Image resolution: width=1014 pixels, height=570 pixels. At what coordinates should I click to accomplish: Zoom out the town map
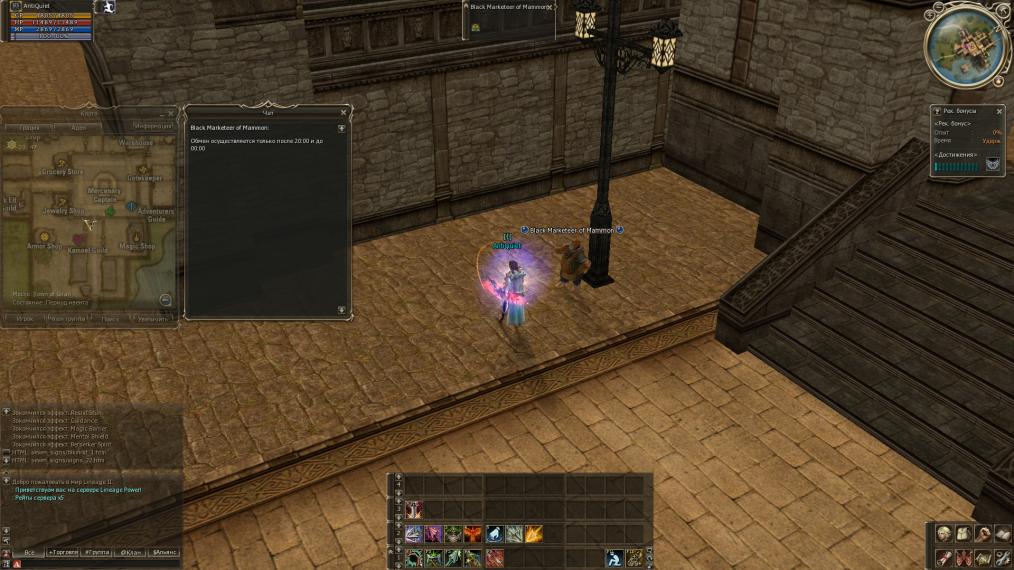coord(165,300)
